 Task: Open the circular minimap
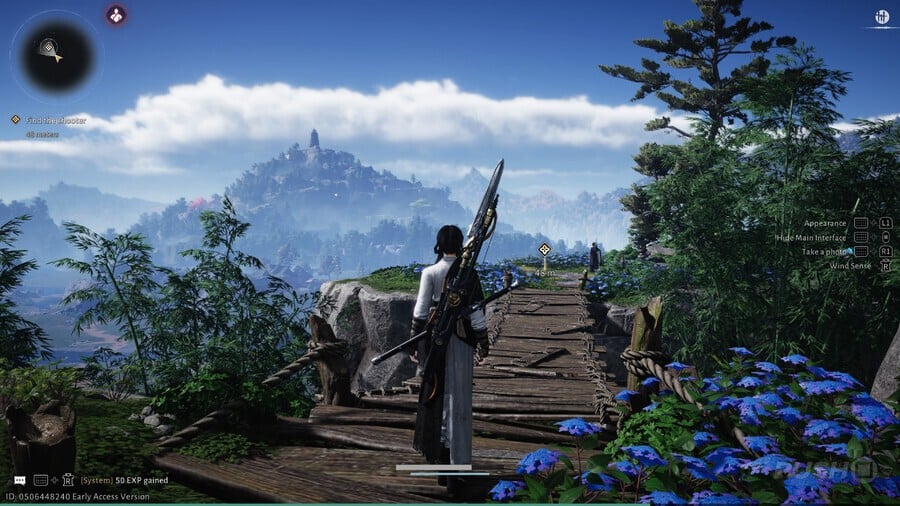pyautogui.click(x=54, y=52)
